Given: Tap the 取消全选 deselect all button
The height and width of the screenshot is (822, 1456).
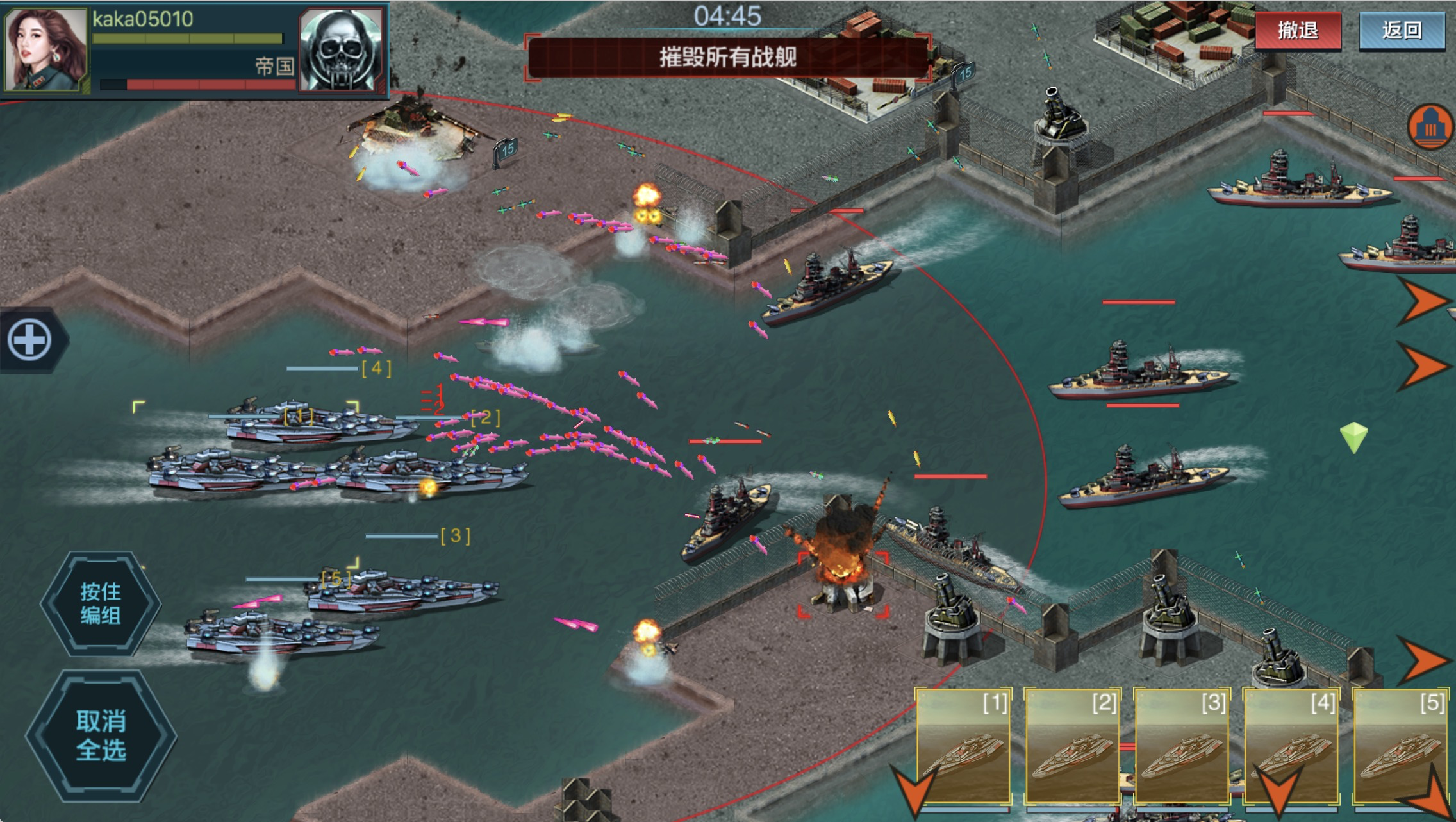Looking at the screenshot, I should (x=101, y=735).
